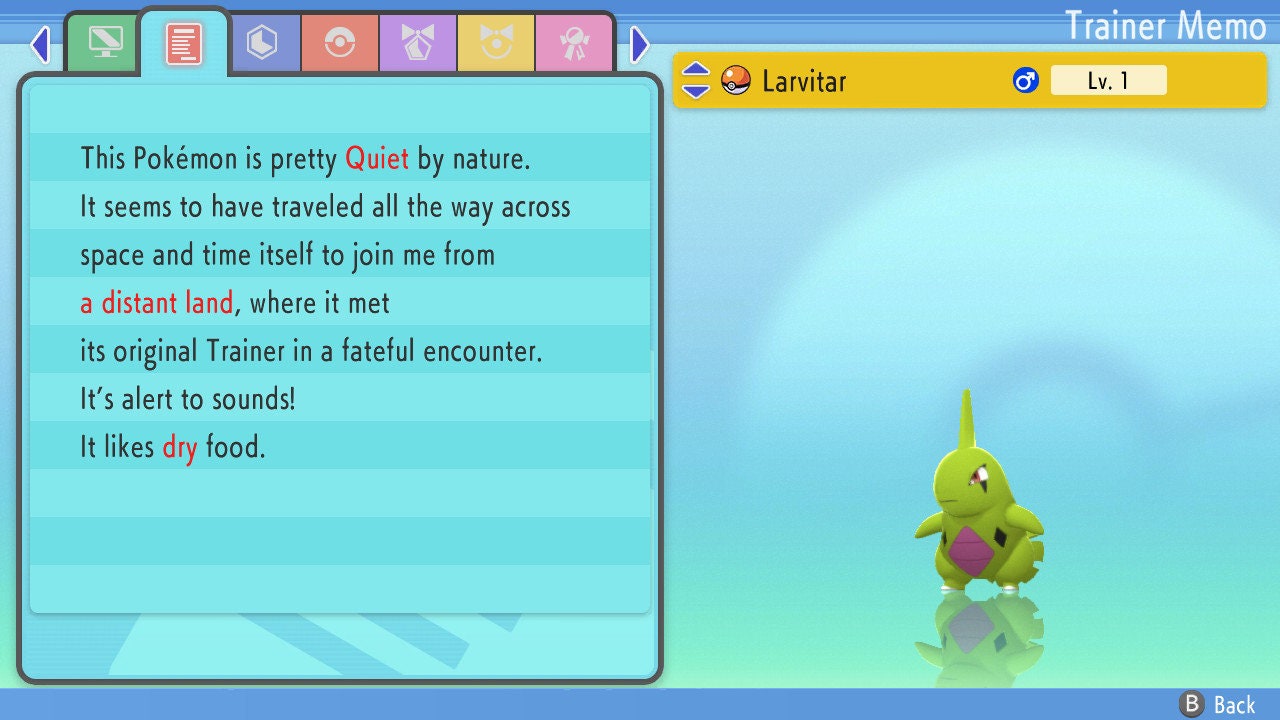Click the Back button
The image size is (1280, 720).
(1218, 705)
